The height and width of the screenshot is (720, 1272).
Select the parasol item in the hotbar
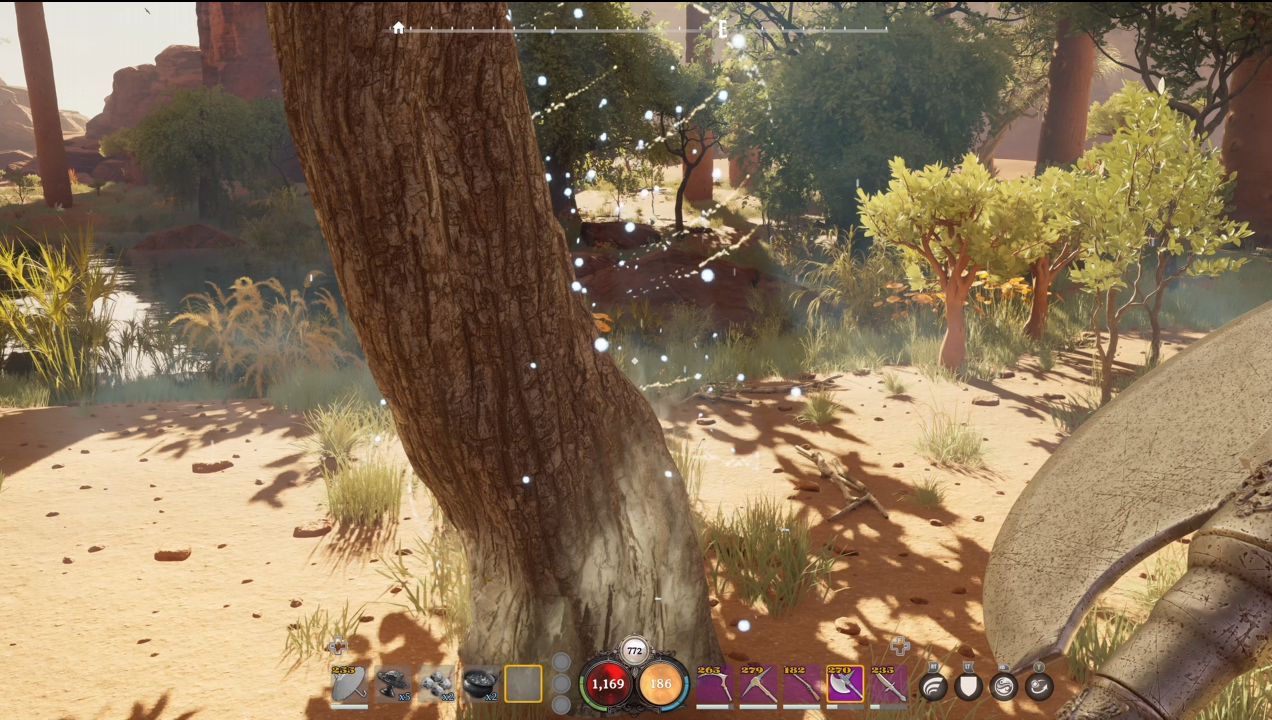coord(349,685)
